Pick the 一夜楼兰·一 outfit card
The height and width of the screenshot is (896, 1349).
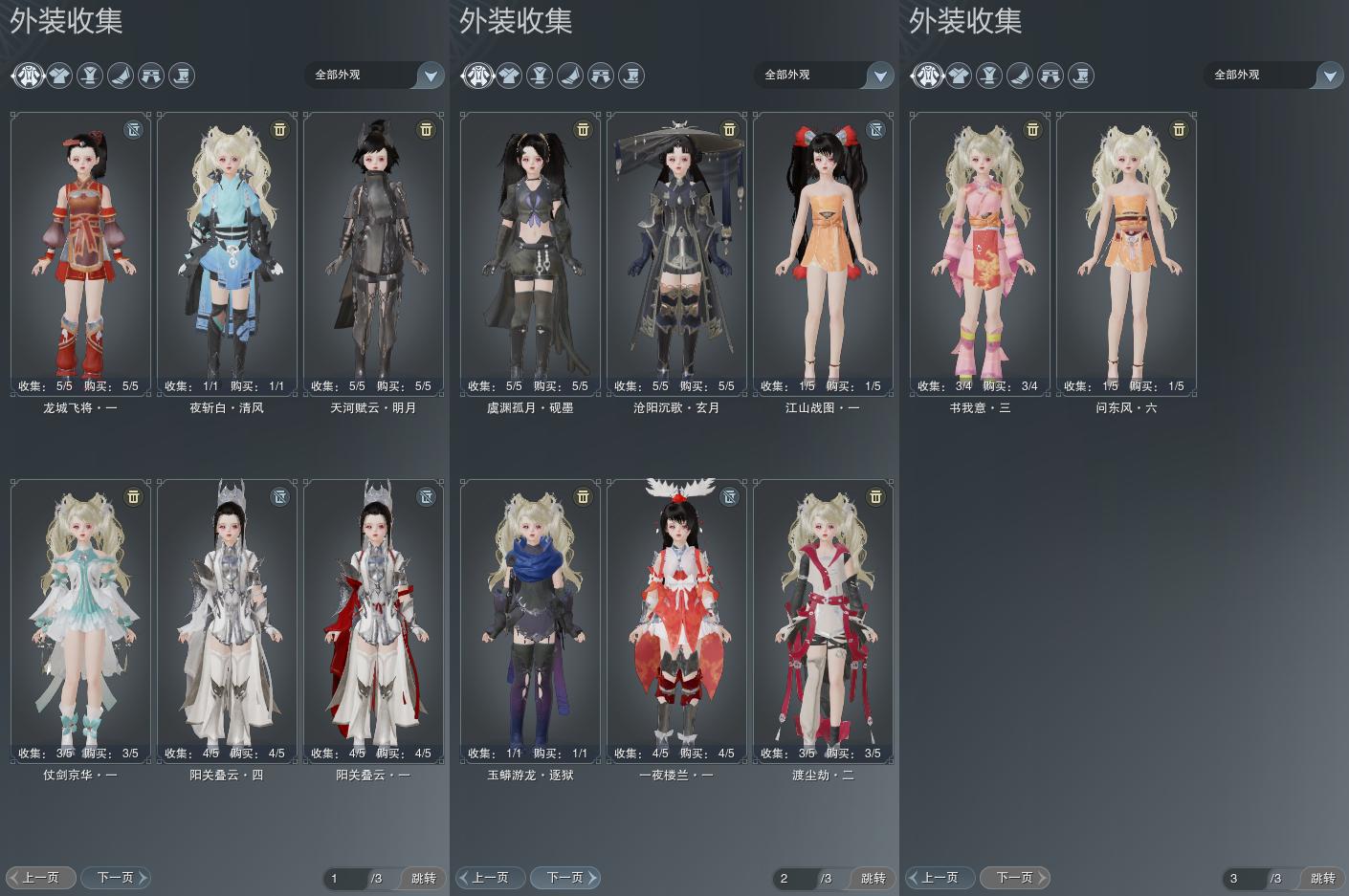tap(676, 621)
